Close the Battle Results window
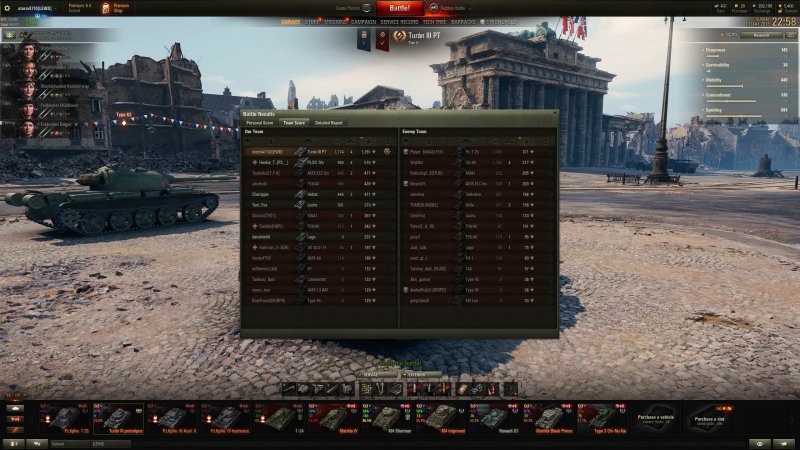Viewport: 800px width, 450px height. (x=555, y=113)
